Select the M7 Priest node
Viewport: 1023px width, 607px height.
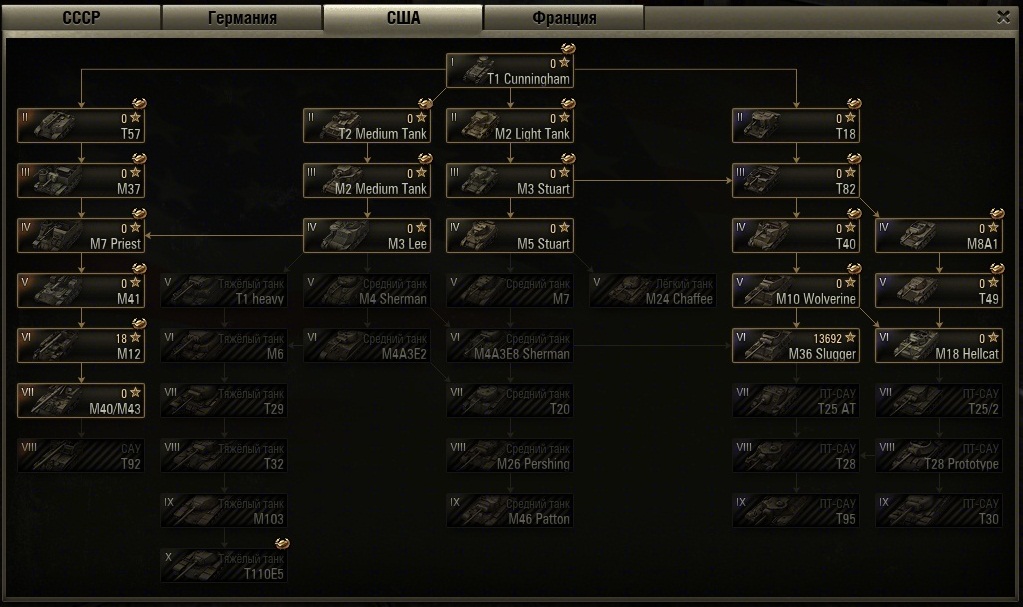tap(81, 236)
